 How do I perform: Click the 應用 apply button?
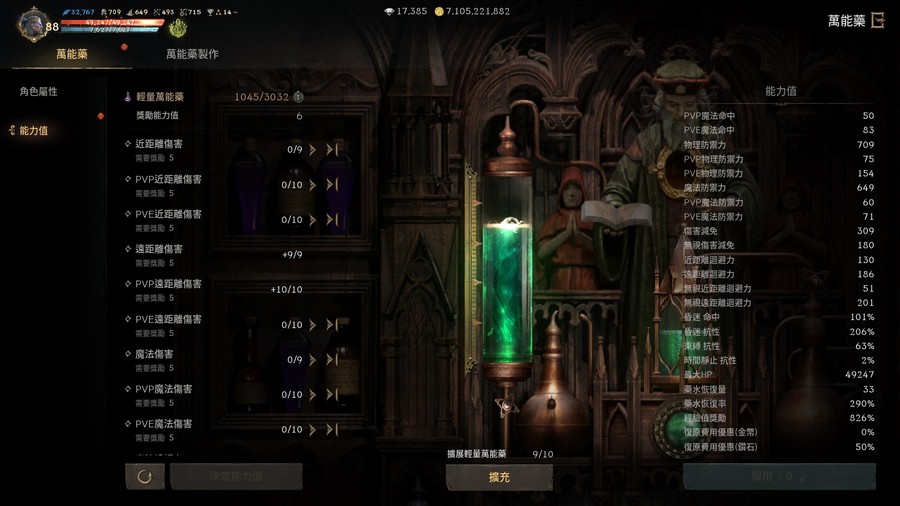779,477
